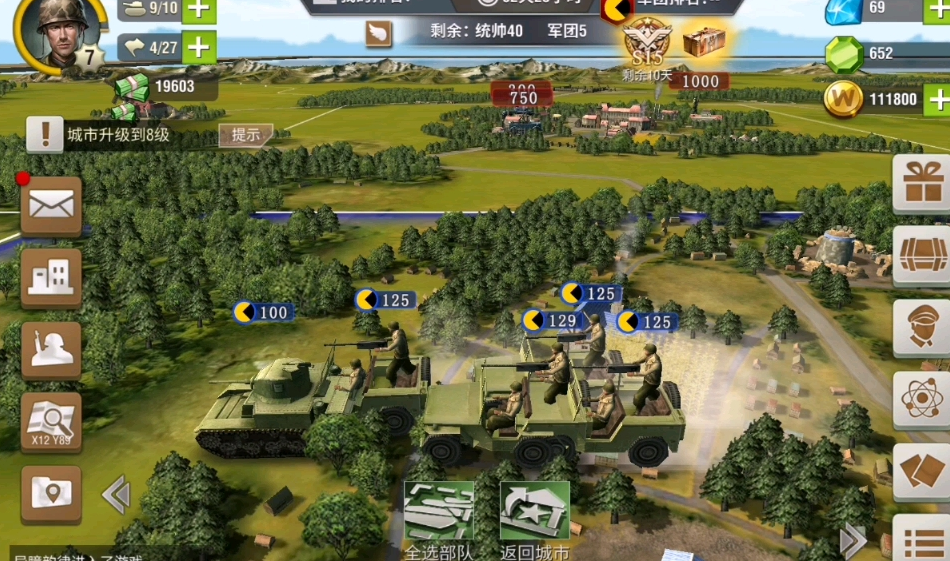Open the cards menu button

pos(921,472)
